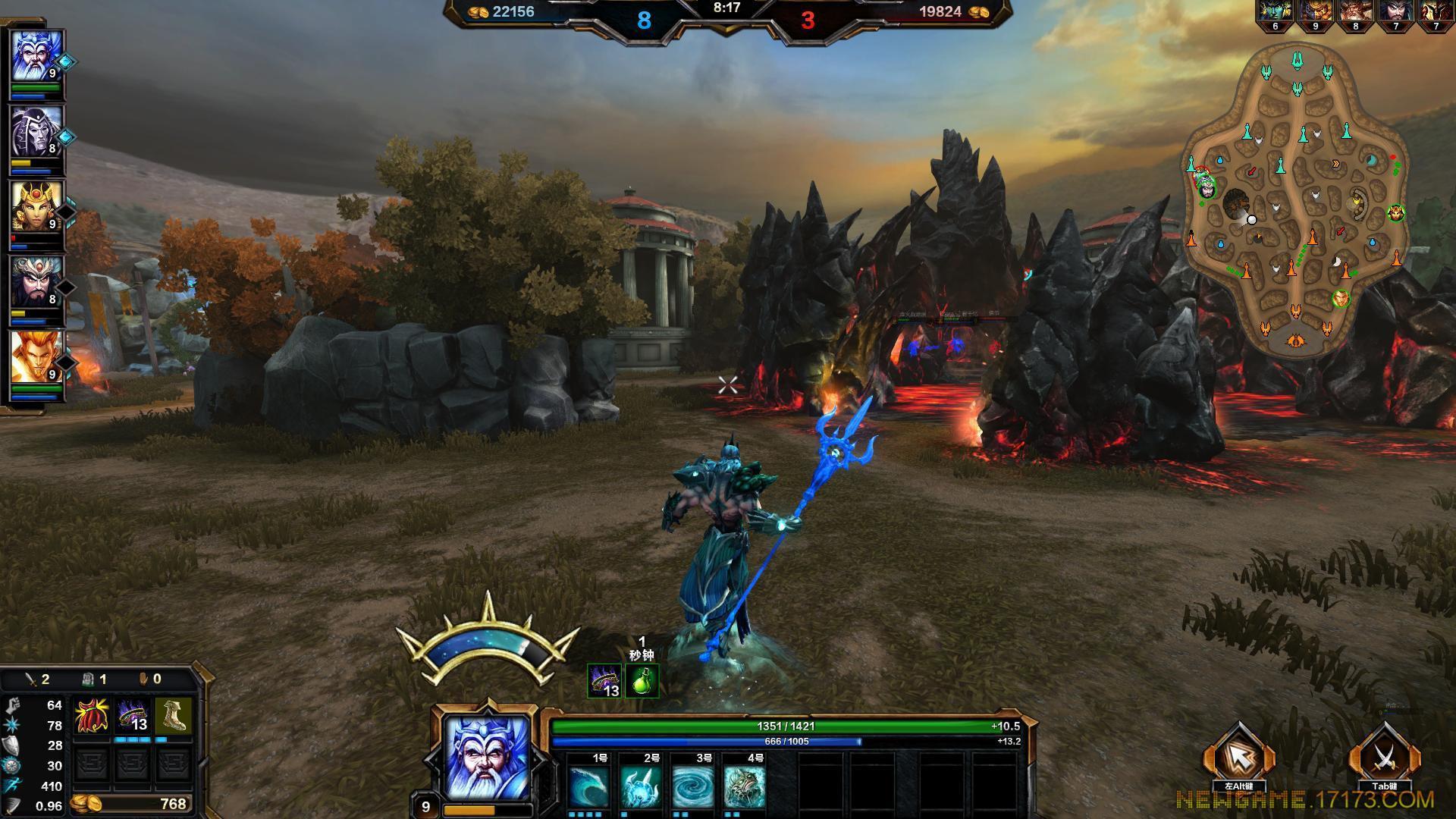
Task: Use the green potion consumable
Action: 642,680
